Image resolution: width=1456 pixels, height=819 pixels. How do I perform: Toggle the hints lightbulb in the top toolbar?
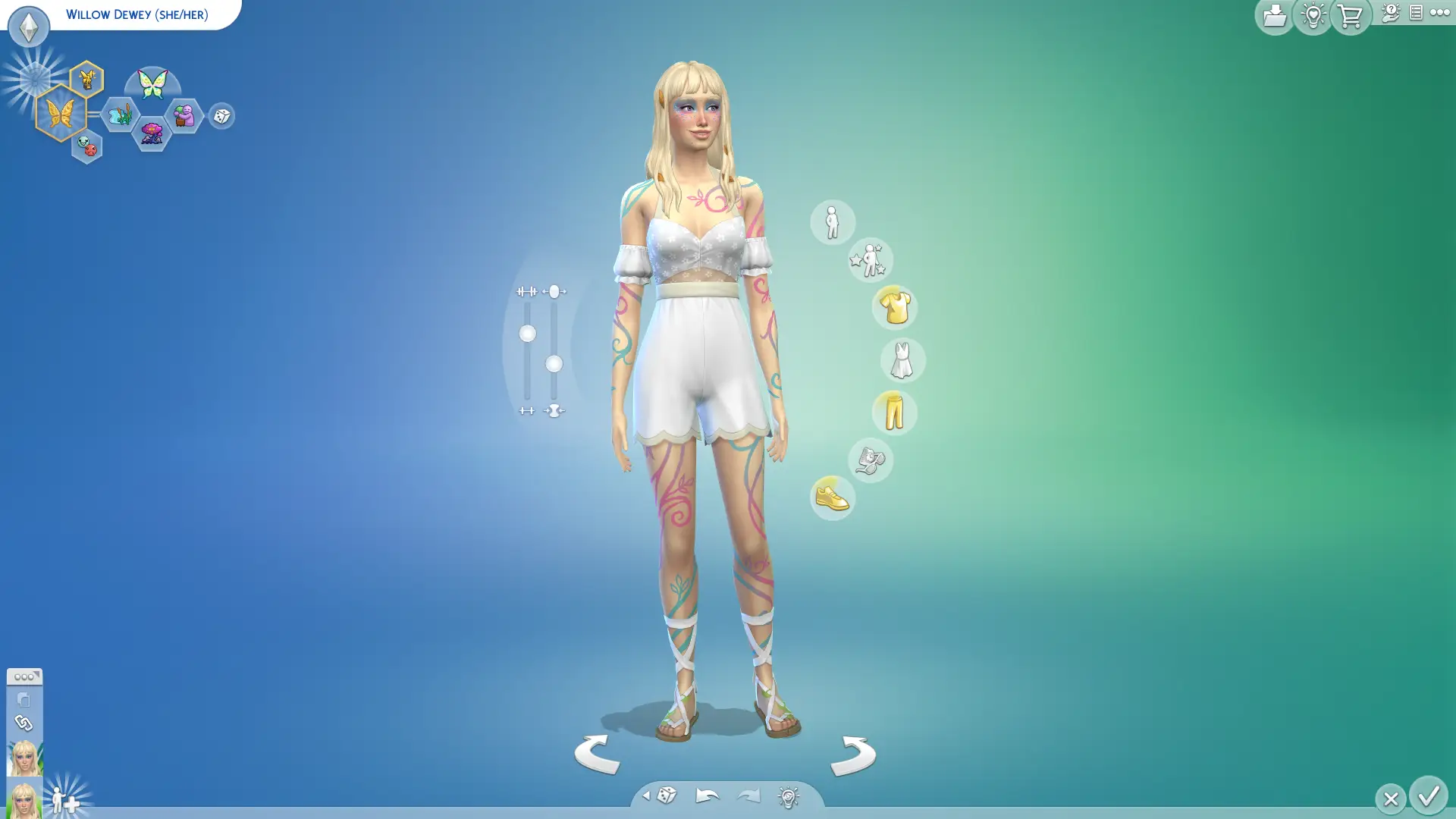(x=1311, y=15)
